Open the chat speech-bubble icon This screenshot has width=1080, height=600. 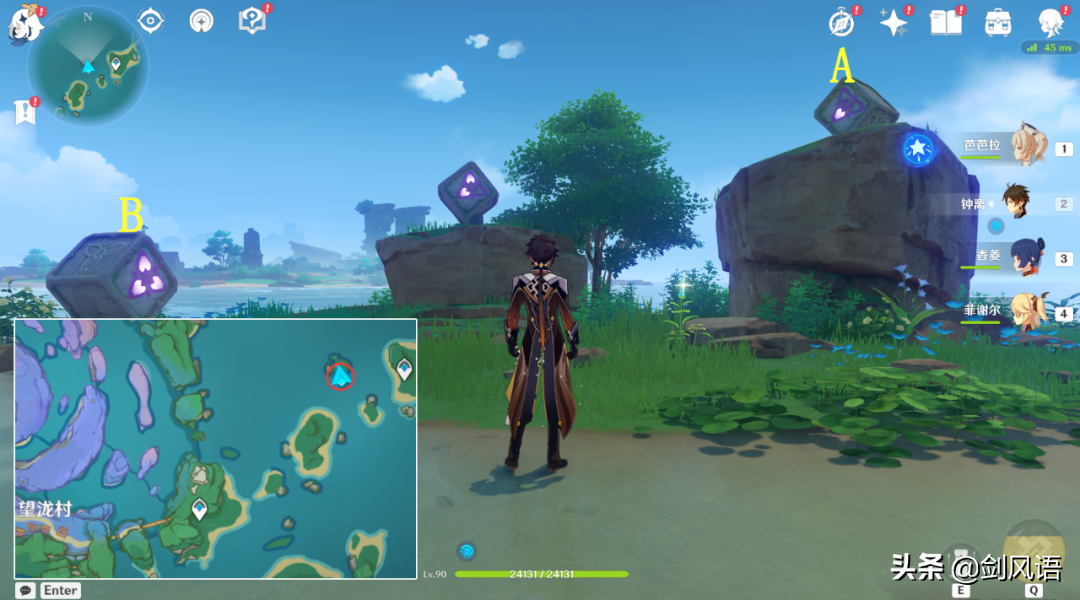pyautogui.click(x=25, y=590)
